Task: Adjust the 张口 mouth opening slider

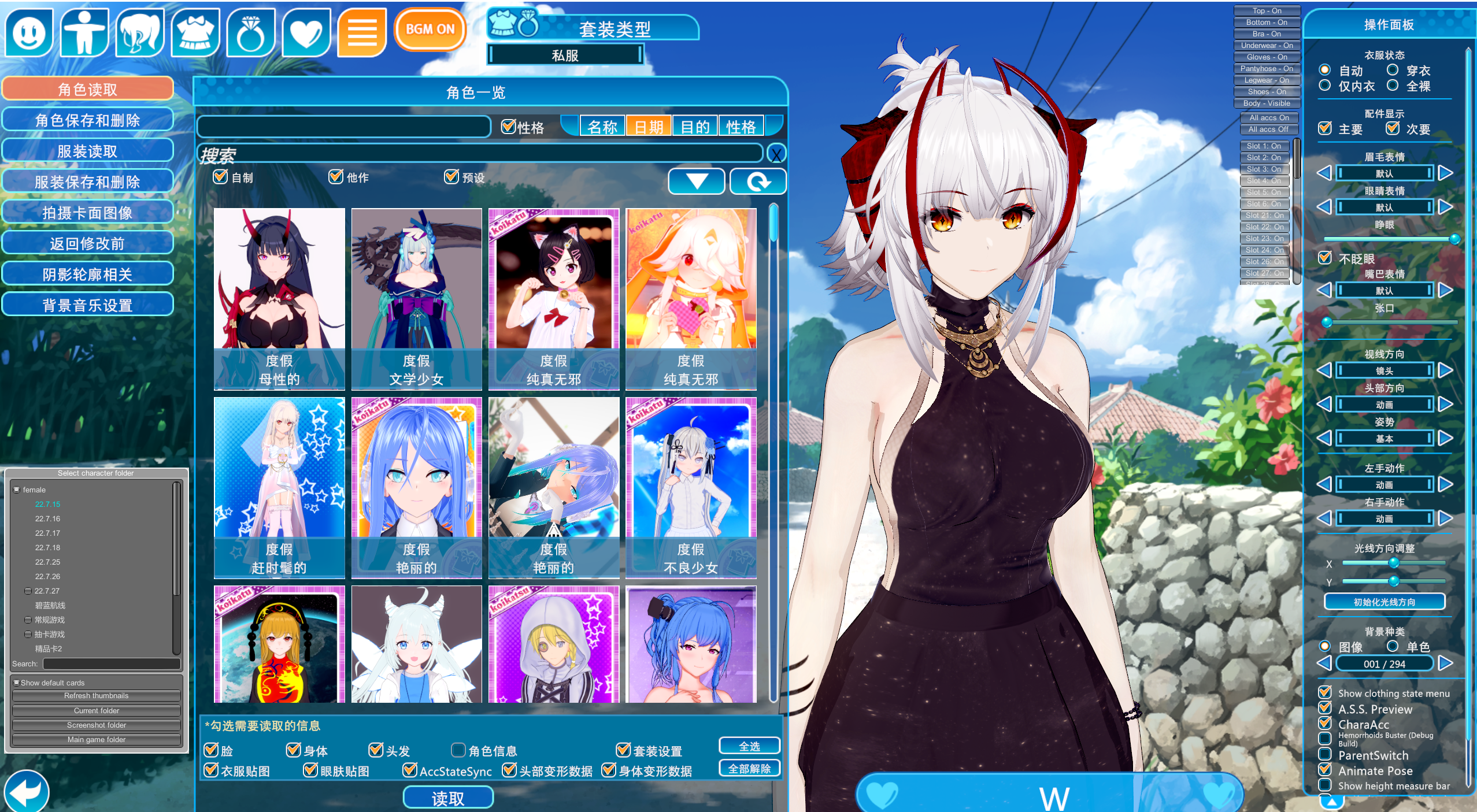Action: 1327,323
